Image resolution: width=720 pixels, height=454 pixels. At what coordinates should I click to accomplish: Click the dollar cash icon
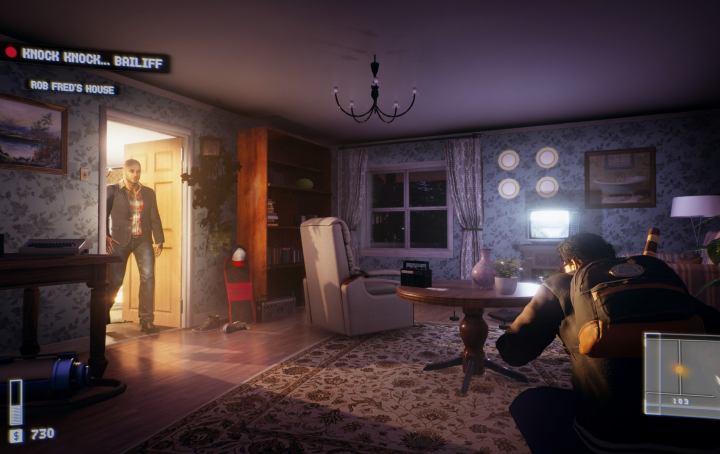pyautogui.click(x=16, y=435)
